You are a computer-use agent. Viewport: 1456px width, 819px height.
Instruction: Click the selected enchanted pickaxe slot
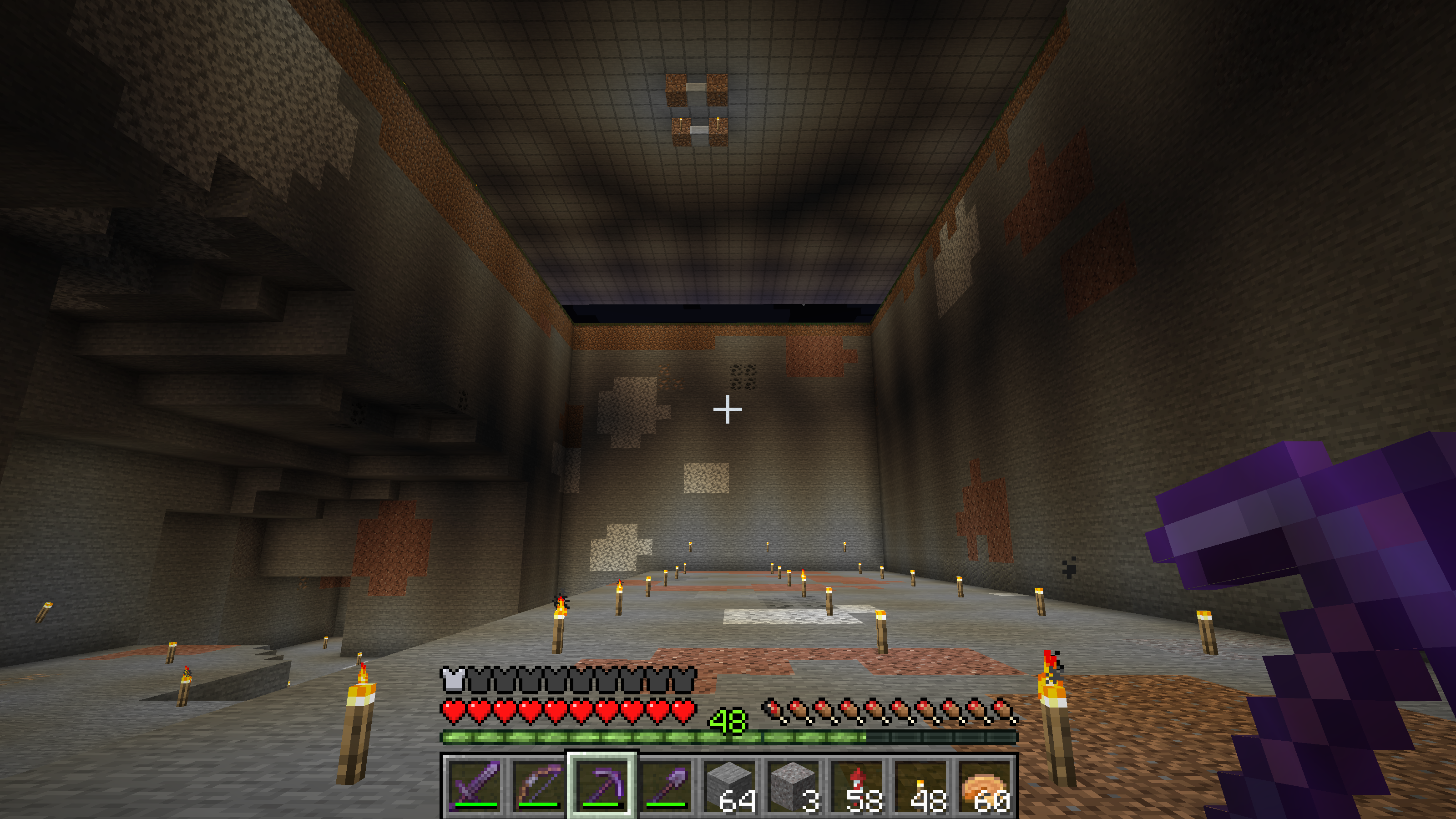click(602, 785)
